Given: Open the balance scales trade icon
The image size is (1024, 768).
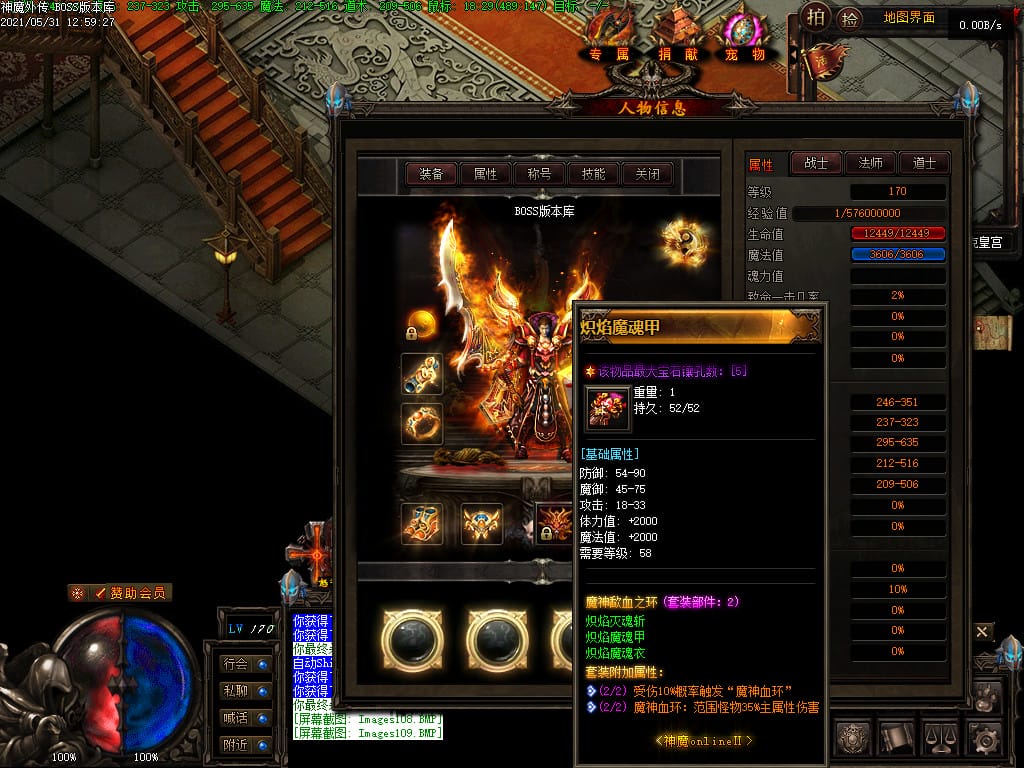Looking at the screenshot, I should (x=941, y=739).
